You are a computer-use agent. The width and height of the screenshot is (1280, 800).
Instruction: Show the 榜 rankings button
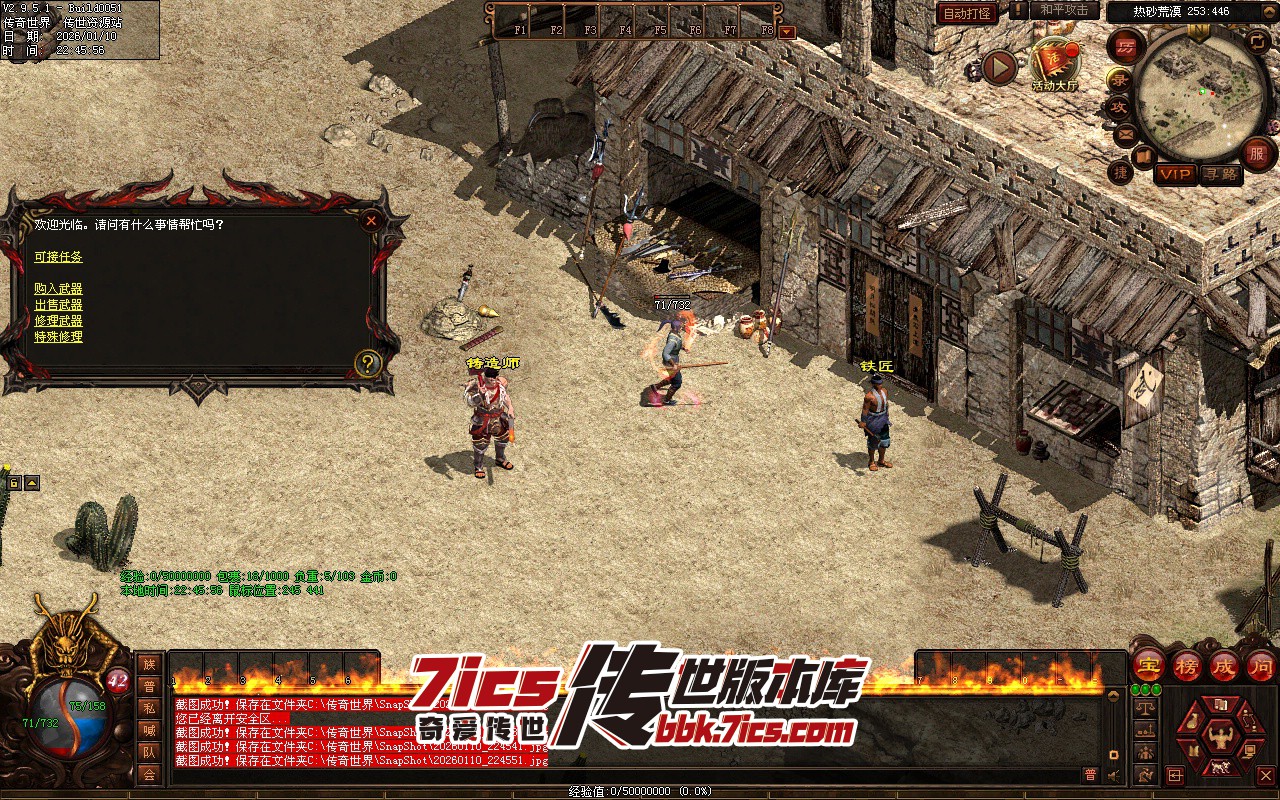(x=1186, y=664)
